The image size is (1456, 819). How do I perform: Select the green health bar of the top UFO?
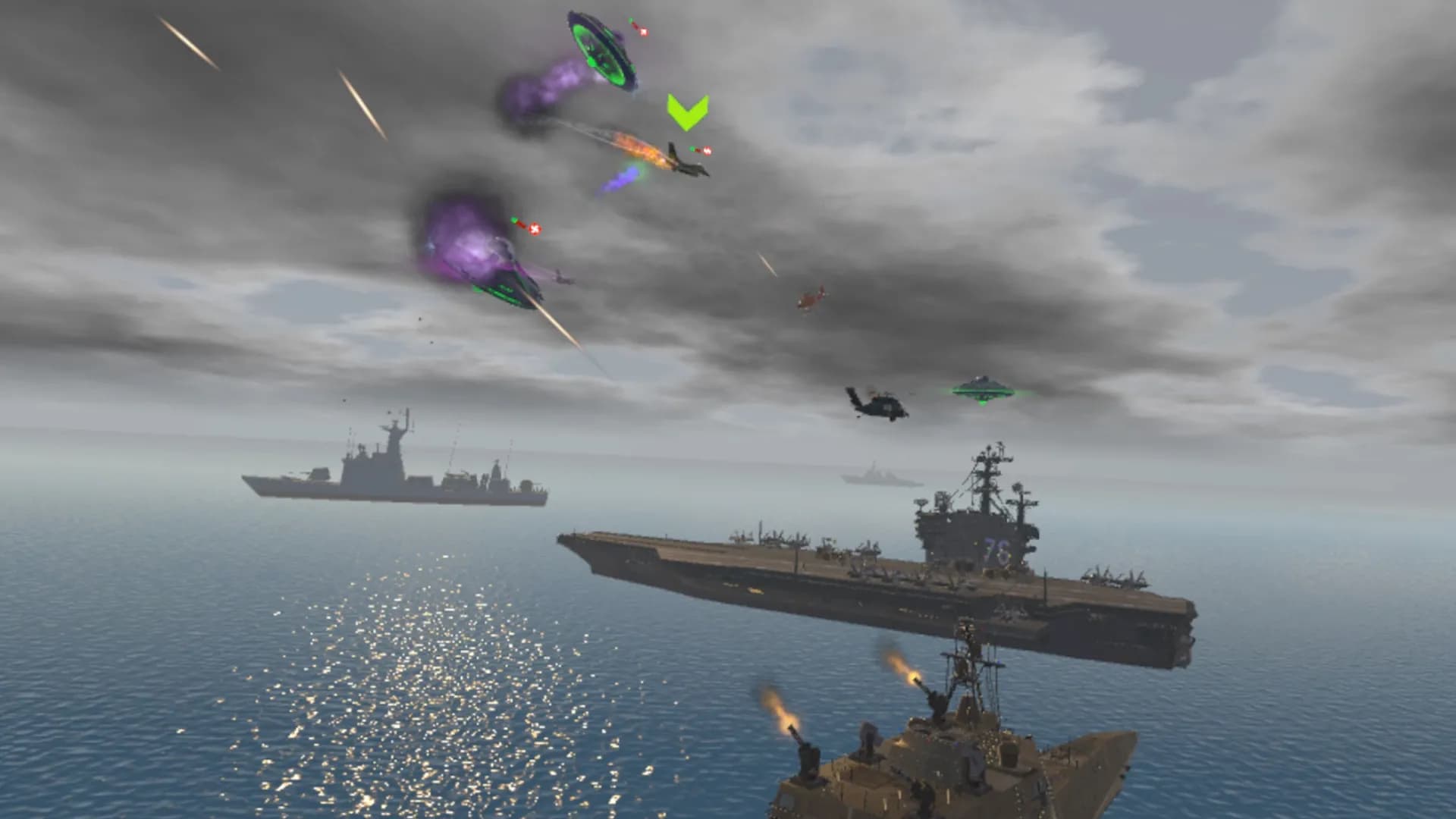coord(631,20)
